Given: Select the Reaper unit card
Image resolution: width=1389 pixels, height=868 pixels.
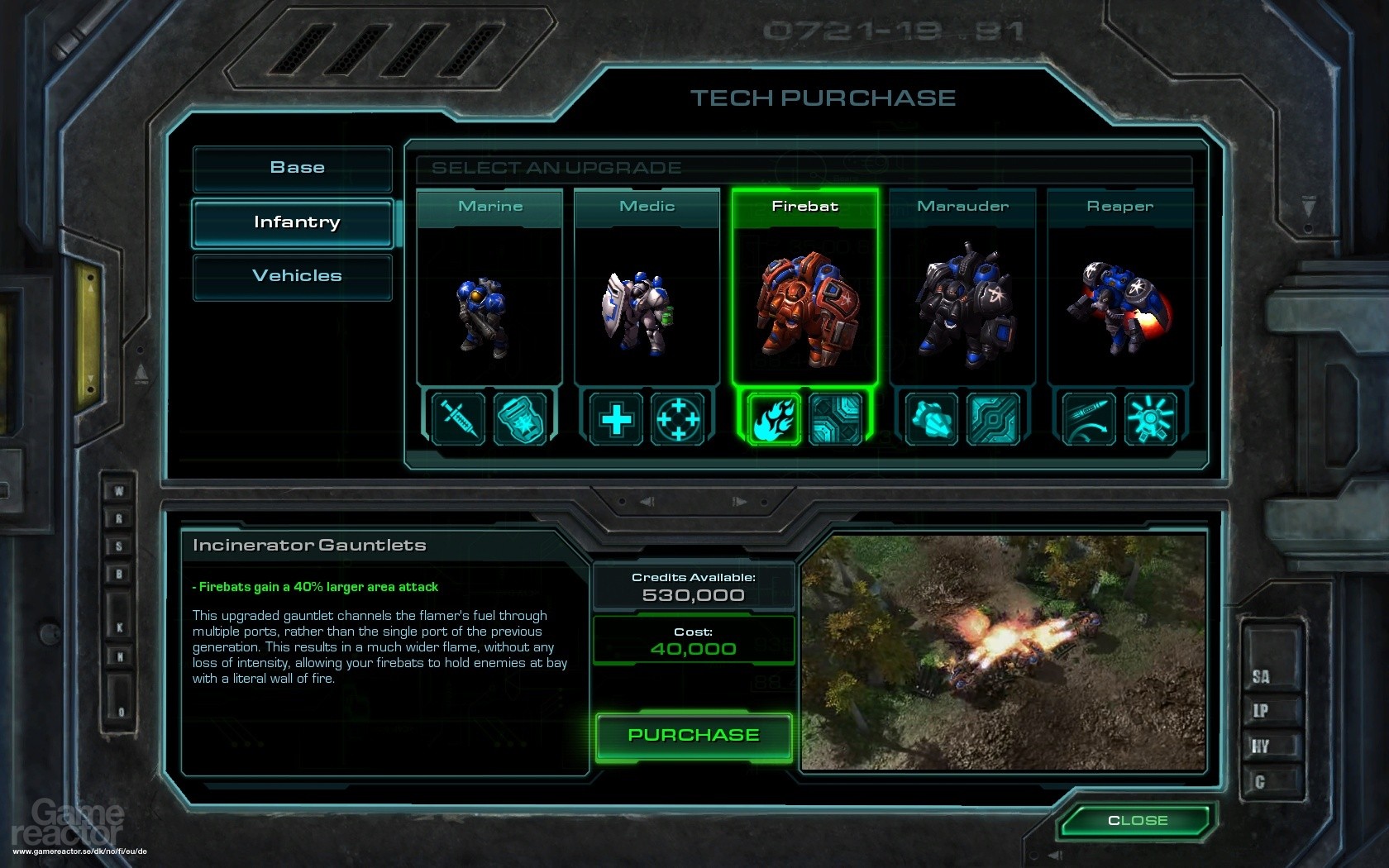Looking at the screenshot, I should (1120, 289).
